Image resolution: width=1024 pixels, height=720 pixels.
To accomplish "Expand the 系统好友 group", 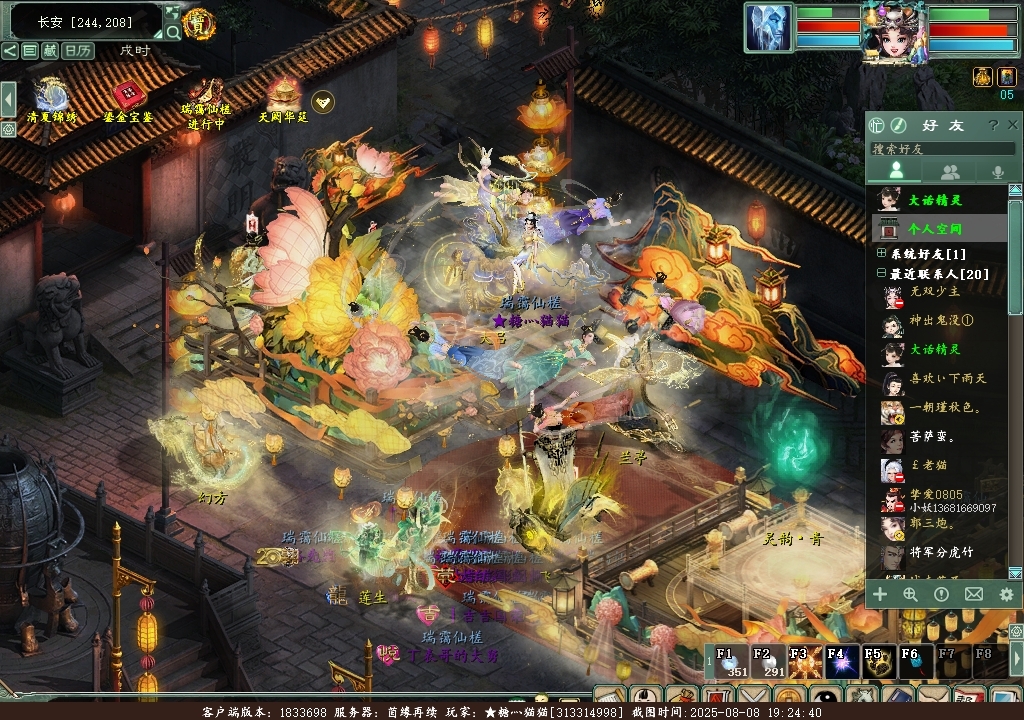I will tap(882, 254).
